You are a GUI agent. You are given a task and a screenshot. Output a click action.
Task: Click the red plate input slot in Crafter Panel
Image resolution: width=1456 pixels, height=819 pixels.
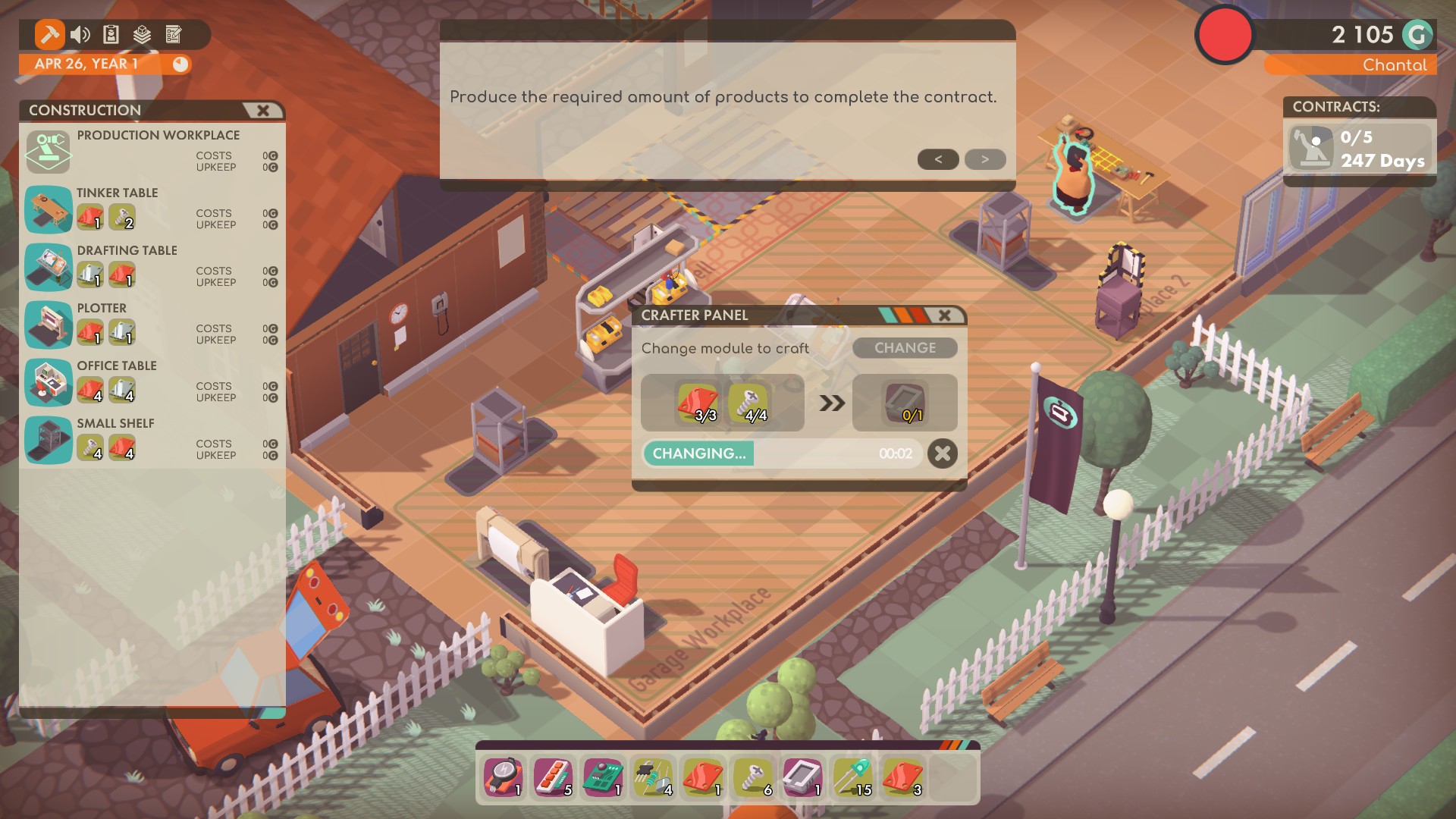[696, 403]
